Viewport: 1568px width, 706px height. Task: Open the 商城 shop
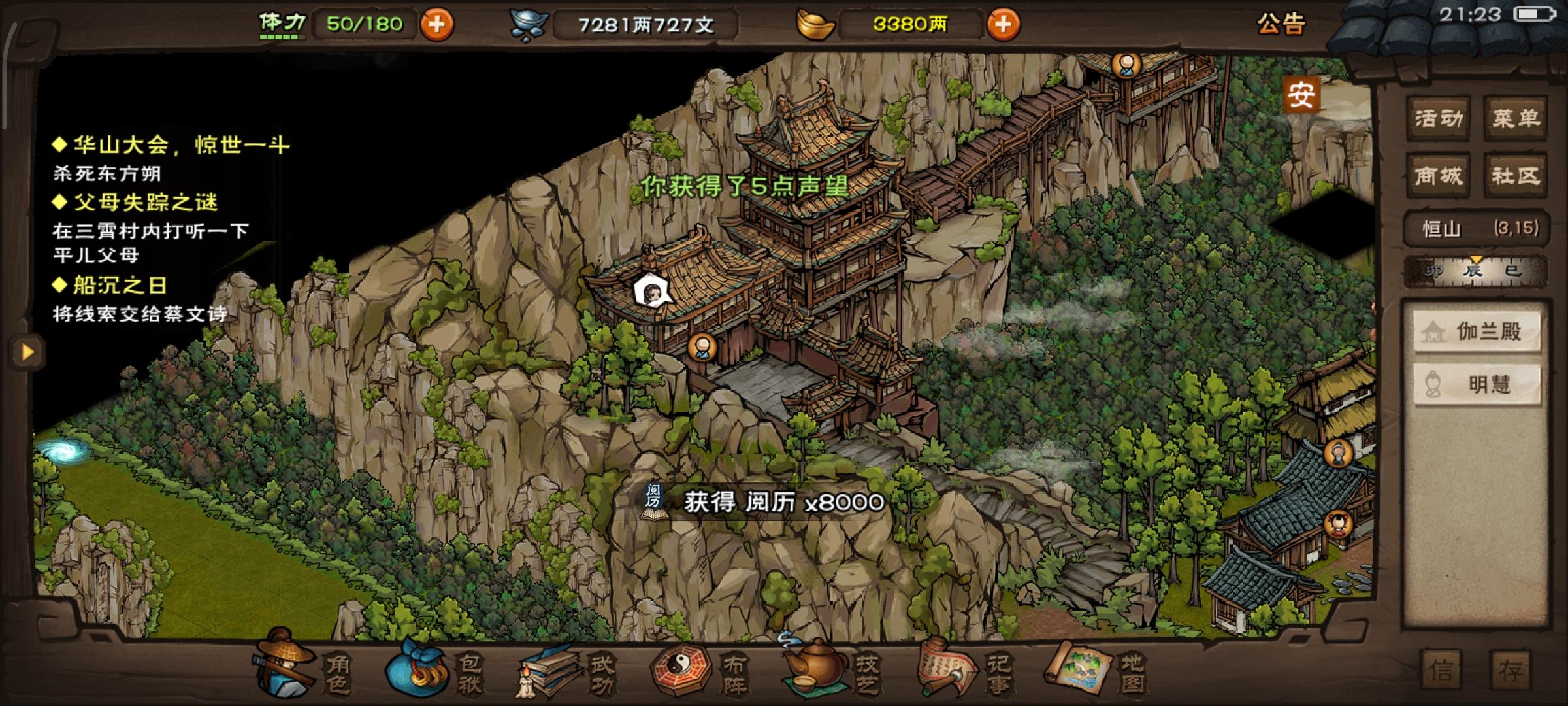[x=1437, y=175]
